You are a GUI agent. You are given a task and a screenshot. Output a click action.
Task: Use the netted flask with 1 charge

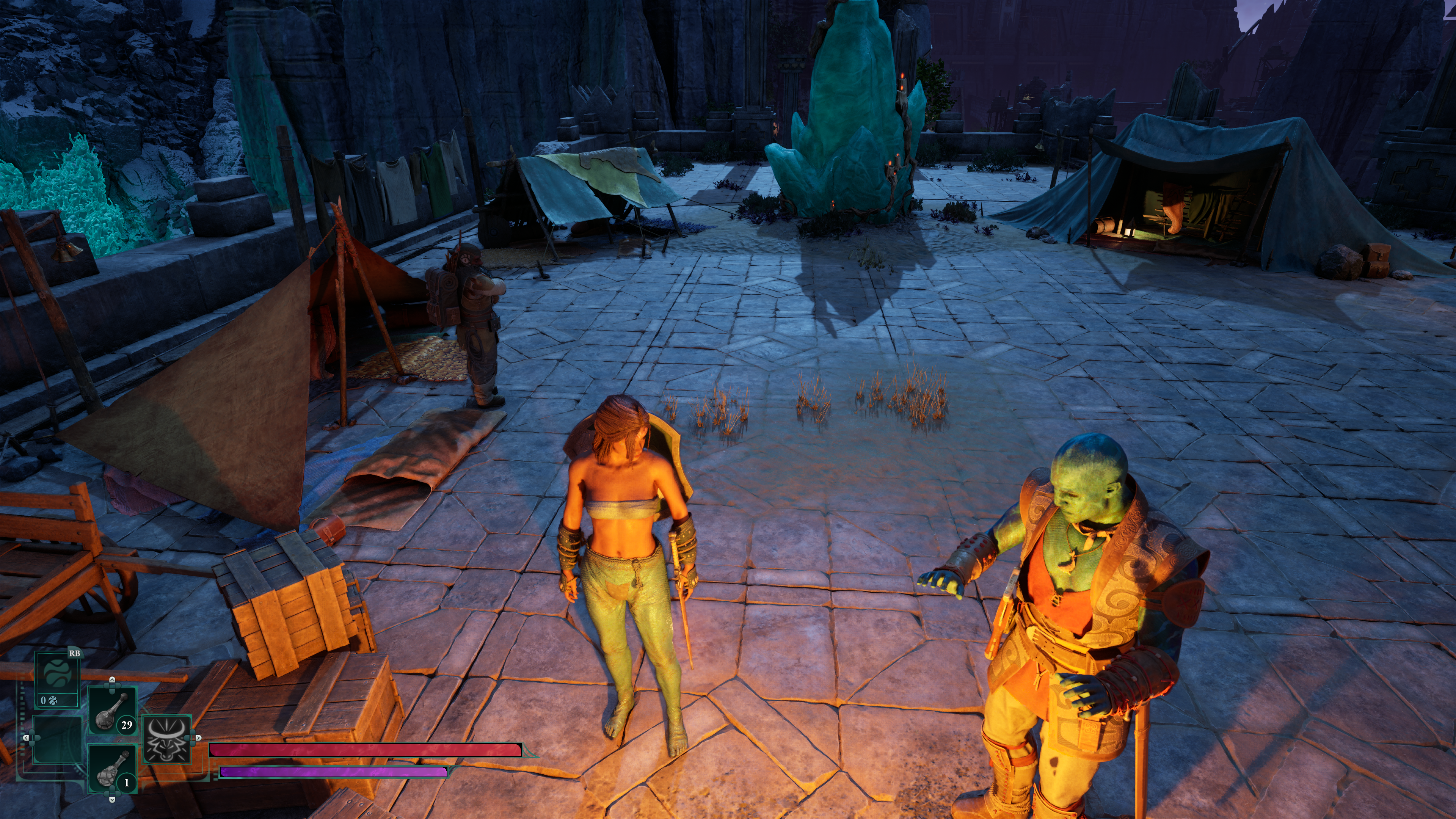[112, 769]
